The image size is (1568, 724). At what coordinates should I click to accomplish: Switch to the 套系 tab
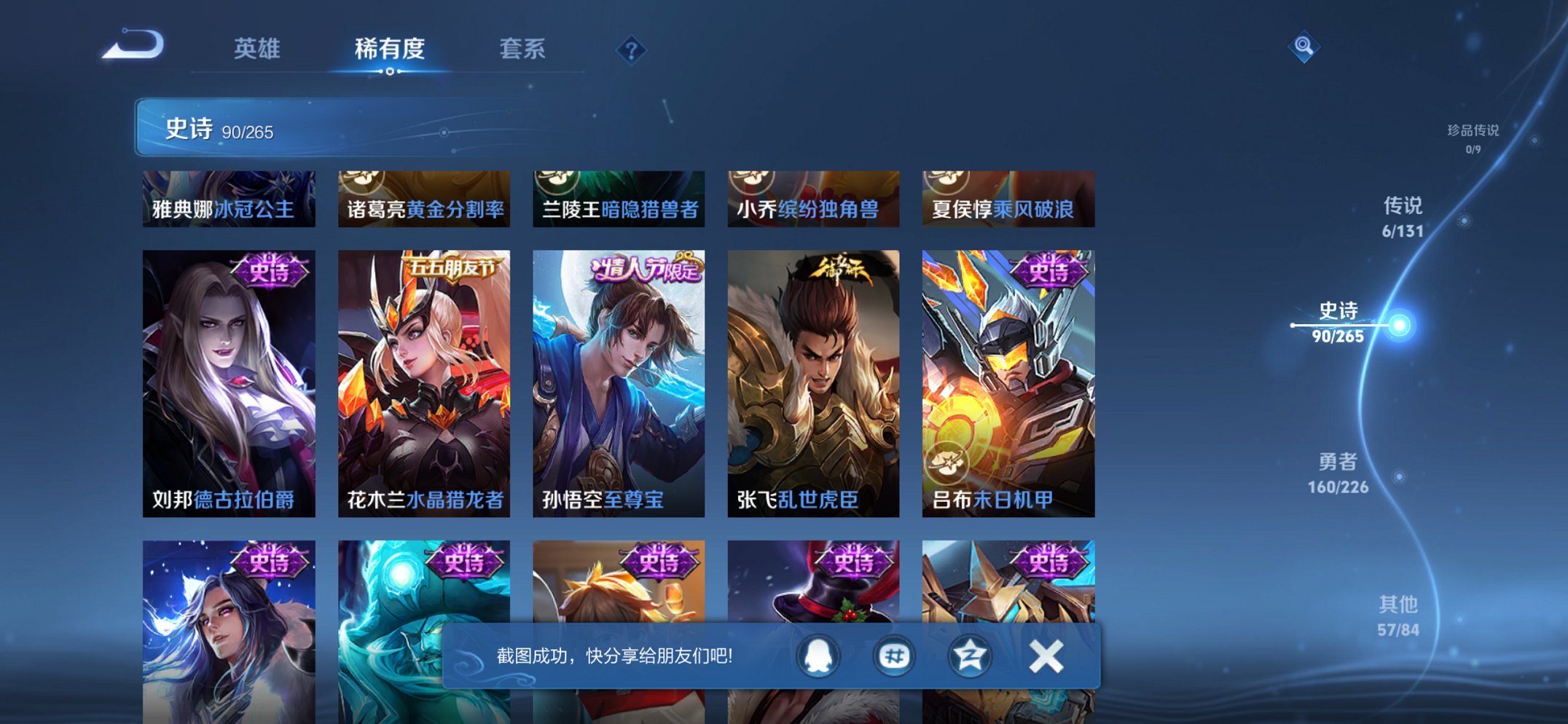(x=523, y=50)
